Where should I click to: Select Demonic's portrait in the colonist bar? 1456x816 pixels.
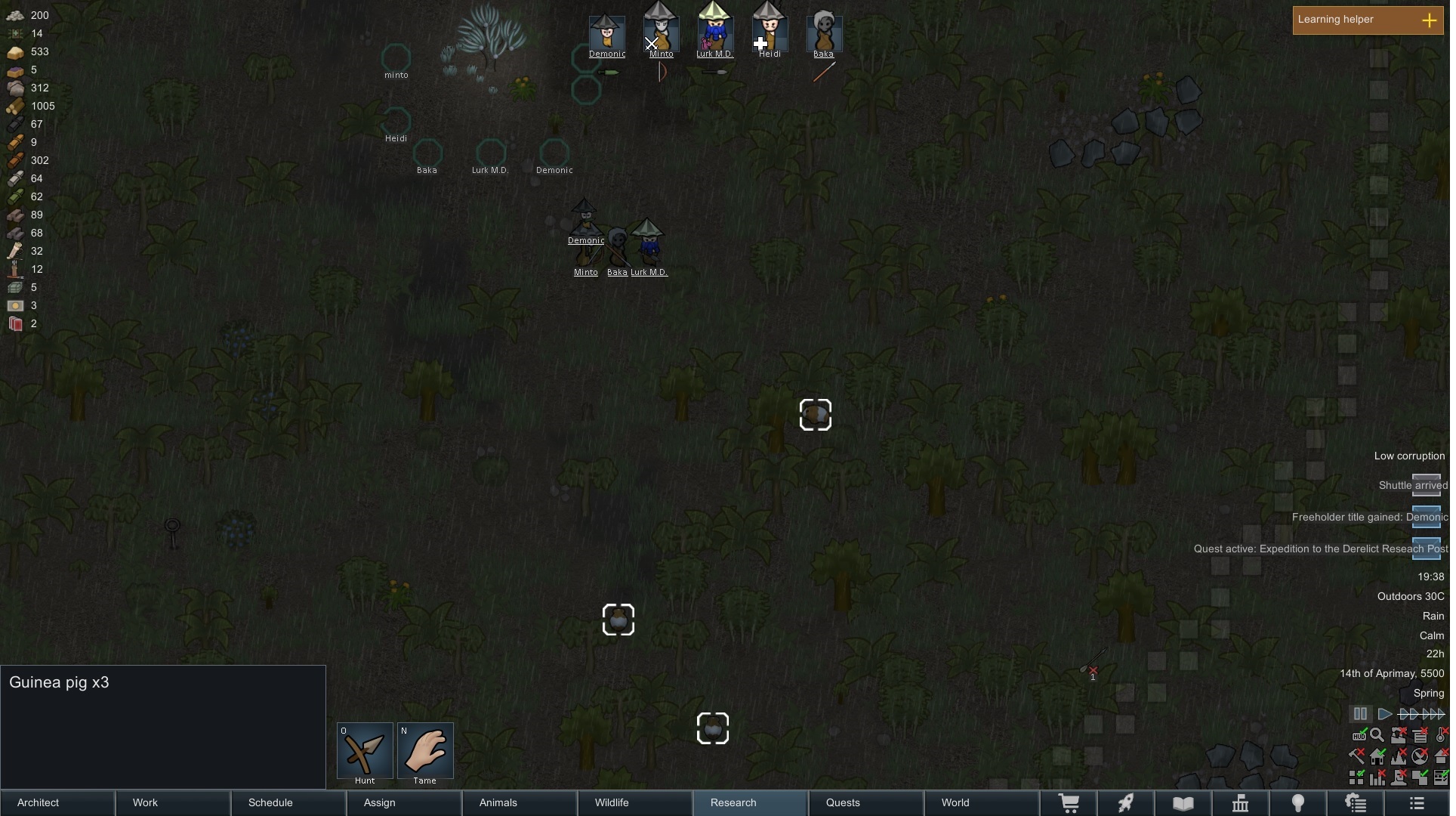point(607,33)
